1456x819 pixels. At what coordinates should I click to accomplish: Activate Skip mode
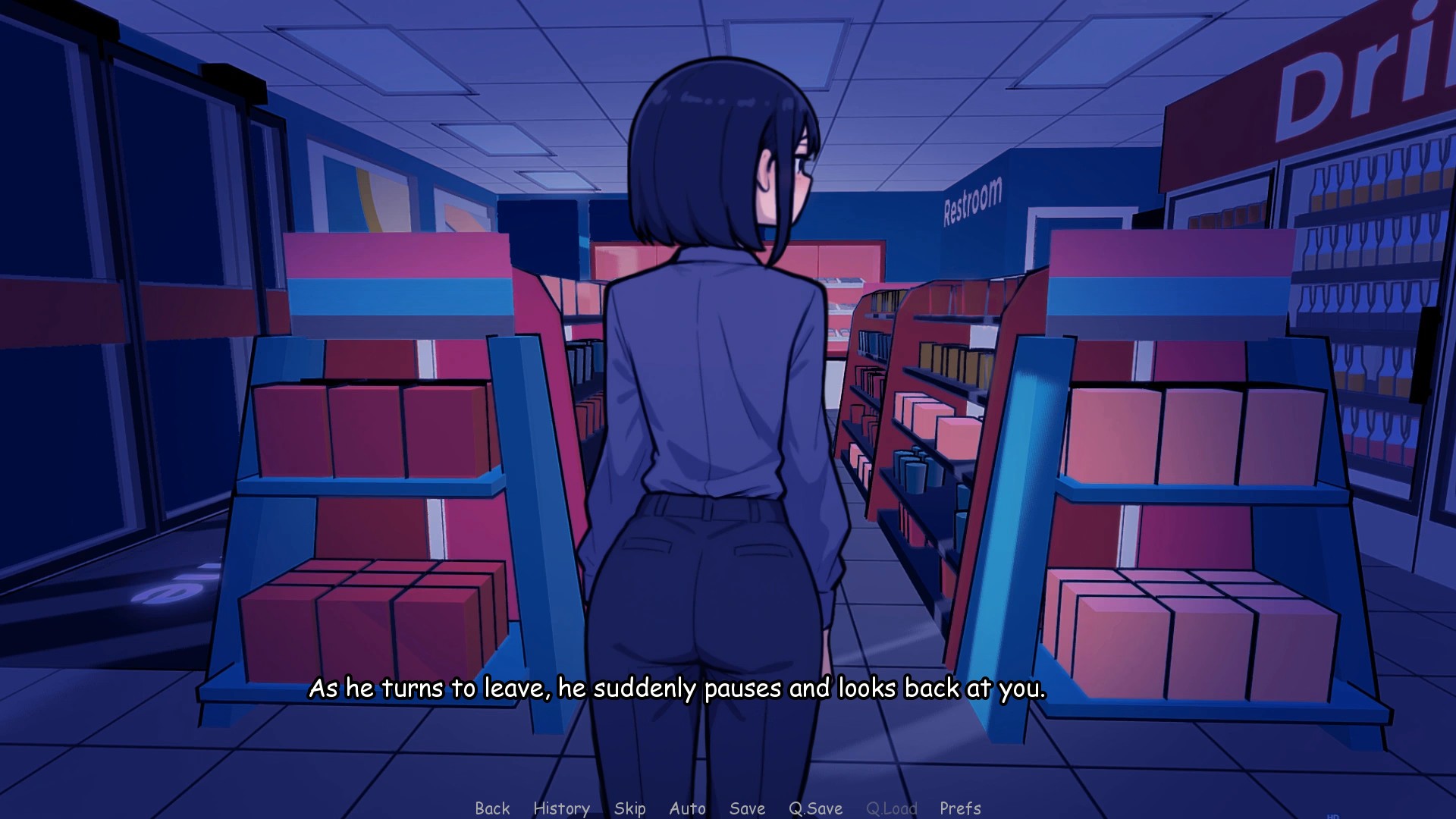coord(629,808)
